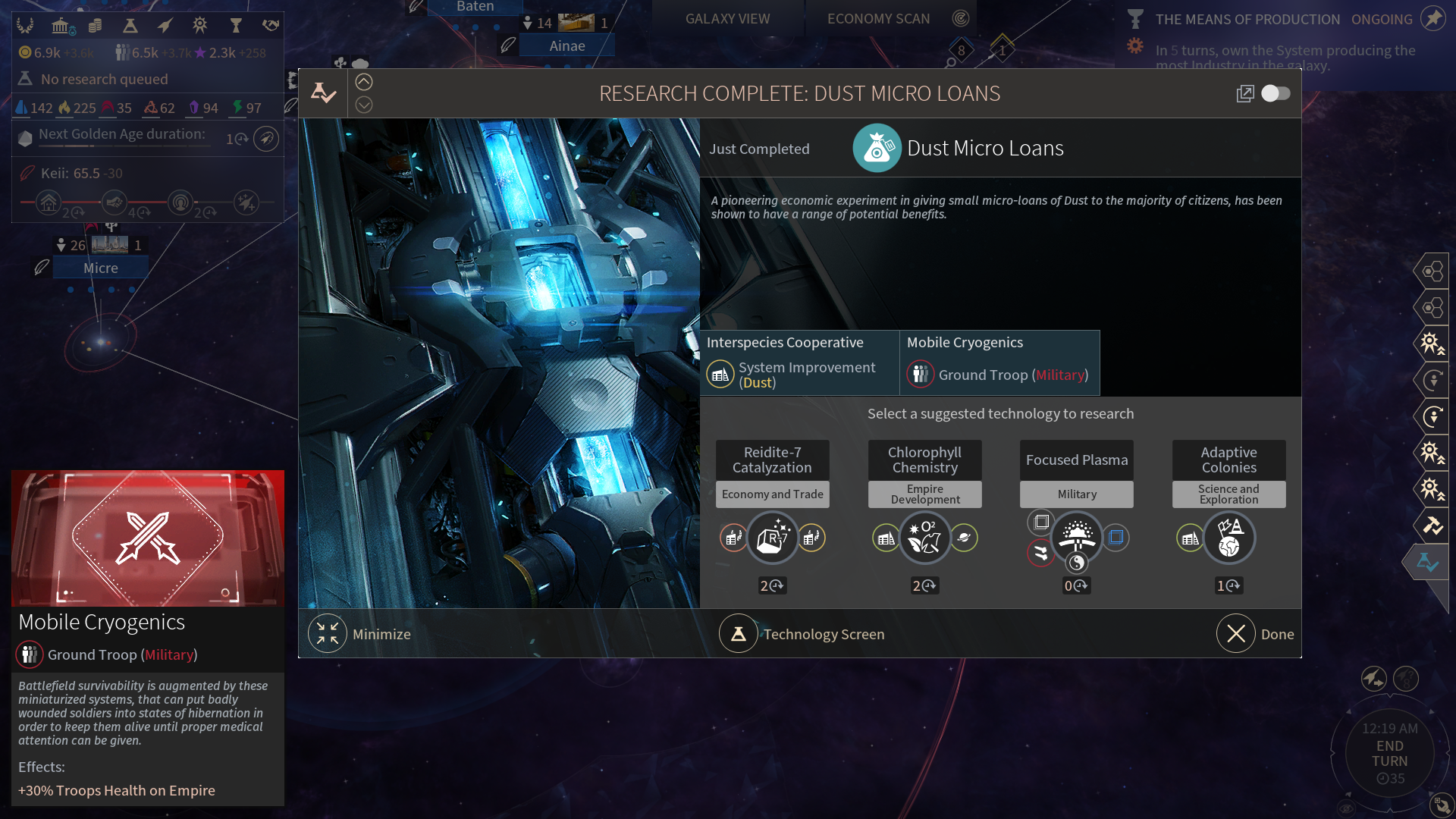This screenshot has width=1456, height=819.
Task: Choose Chlorophyll Chemistry as next research
Action: pos(924,538)
